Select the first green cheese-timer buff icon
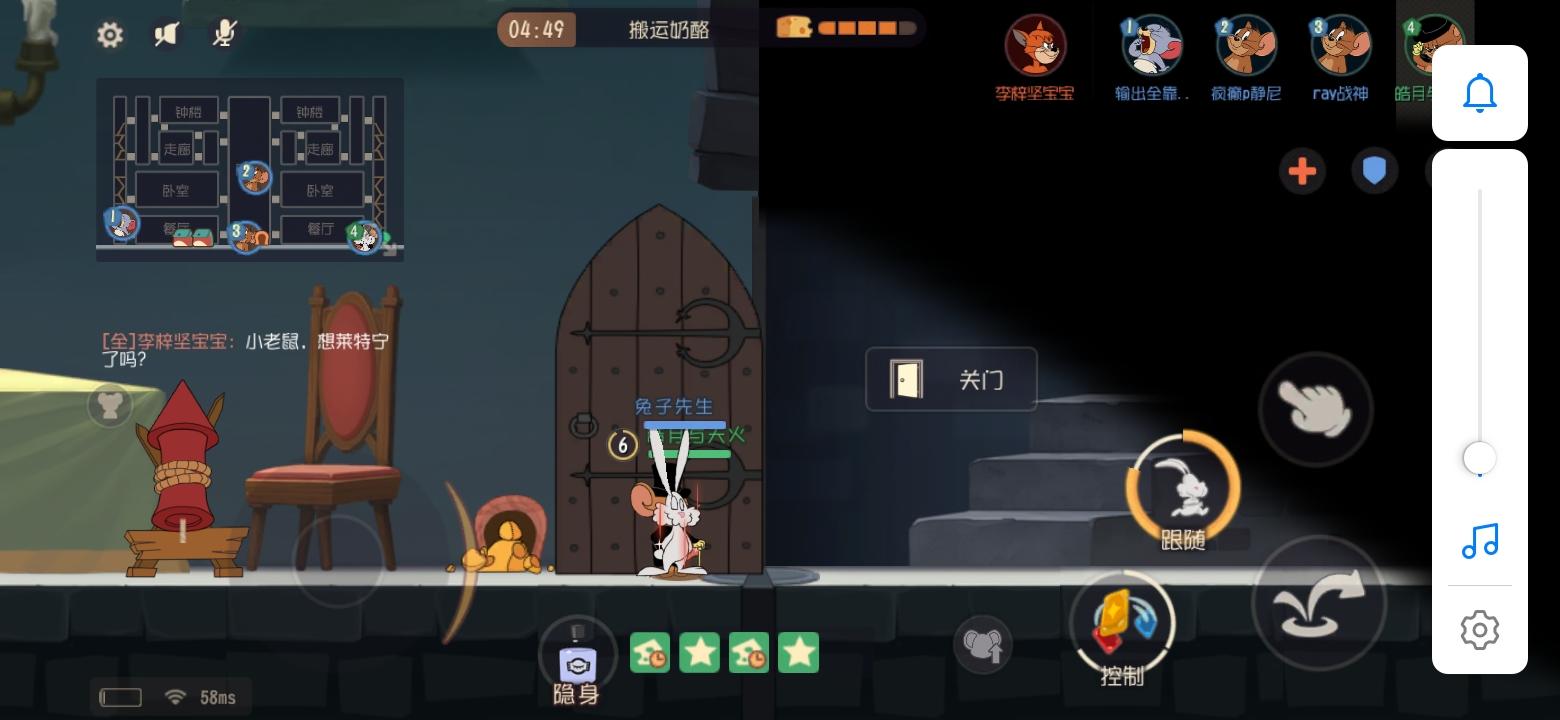 tap(650, 652)
